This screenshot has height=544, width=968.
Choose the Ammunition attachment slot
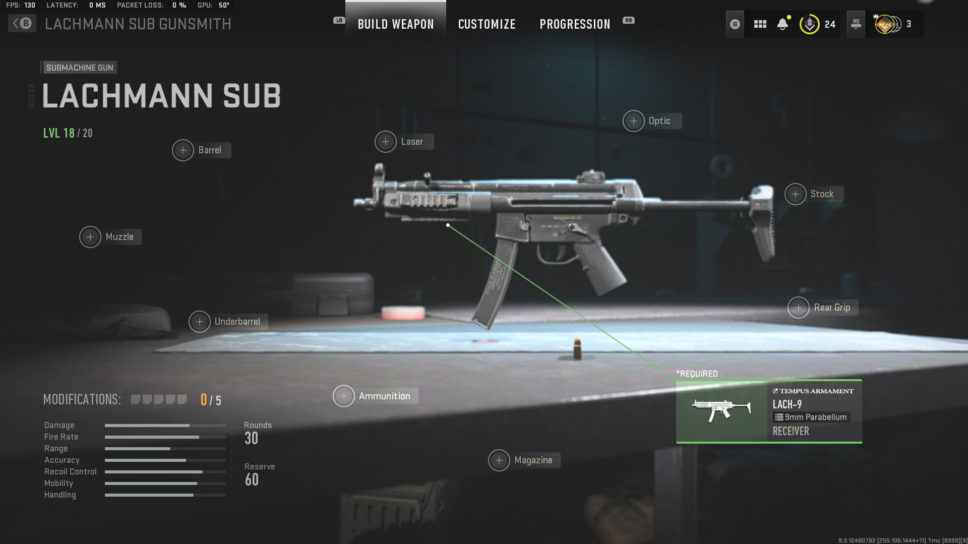(x=344, y=396)
